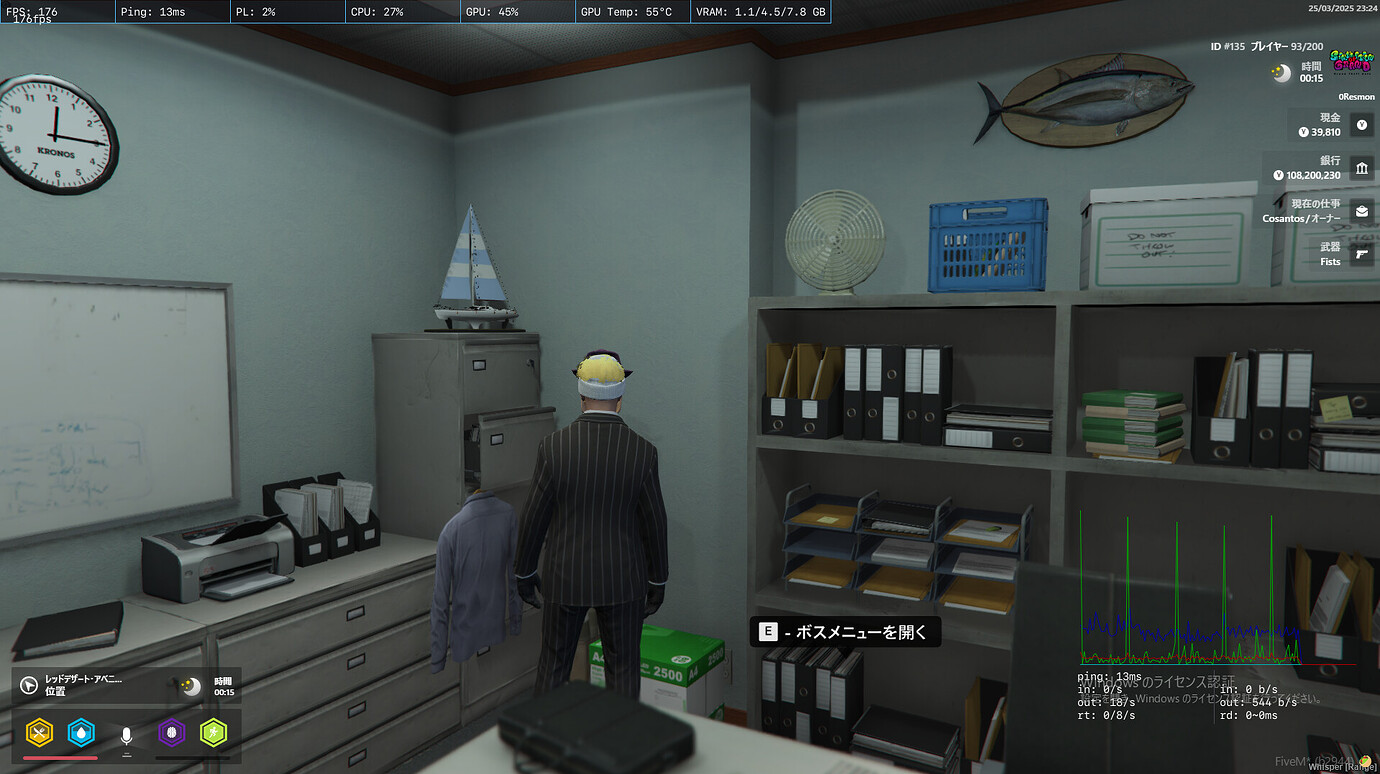Screen dimensions: 1380x774
Task: Toggle the 0Resmon resource monitor overlay
Action: 1356,96
